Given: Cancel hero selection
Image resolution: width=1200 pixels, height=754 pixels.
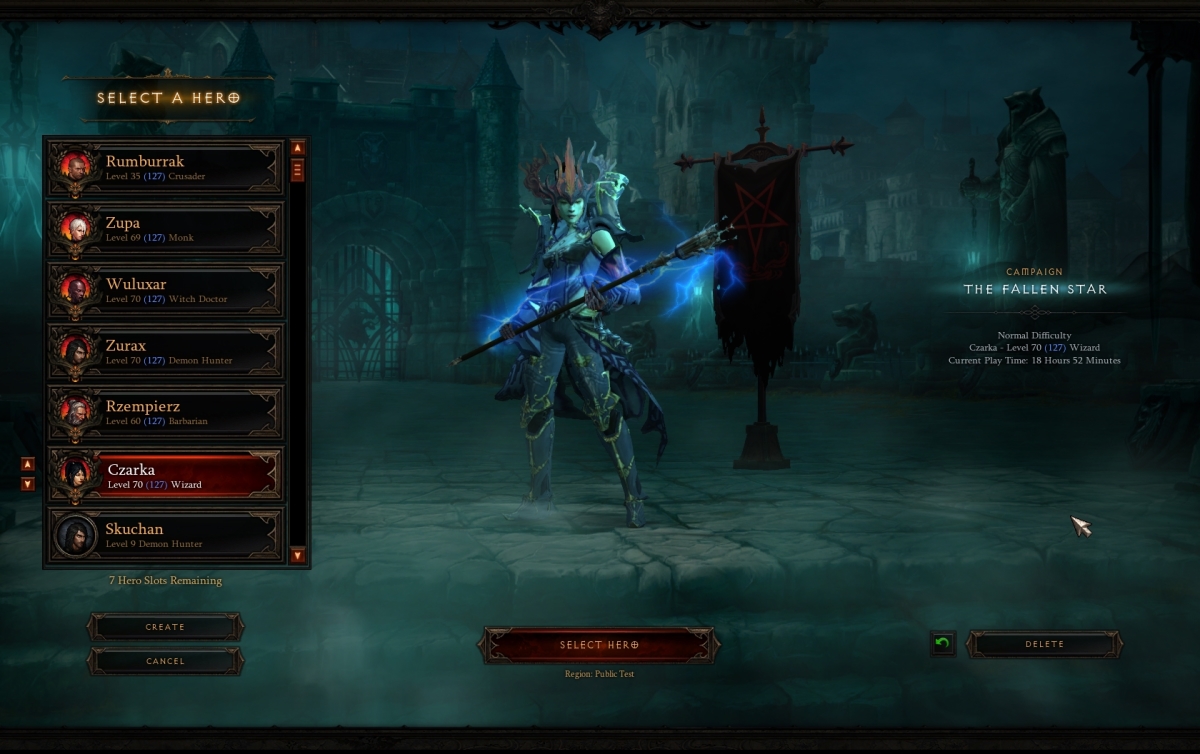Looking at the screenshot, I should 165,661.
